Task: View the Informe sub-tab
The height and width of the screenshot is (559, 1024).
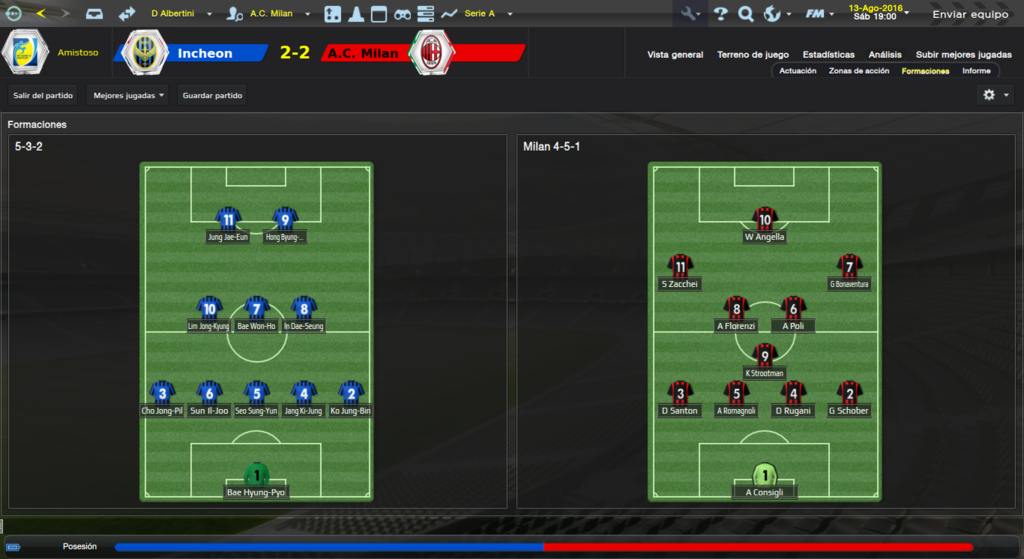Action: coord(976,71)
